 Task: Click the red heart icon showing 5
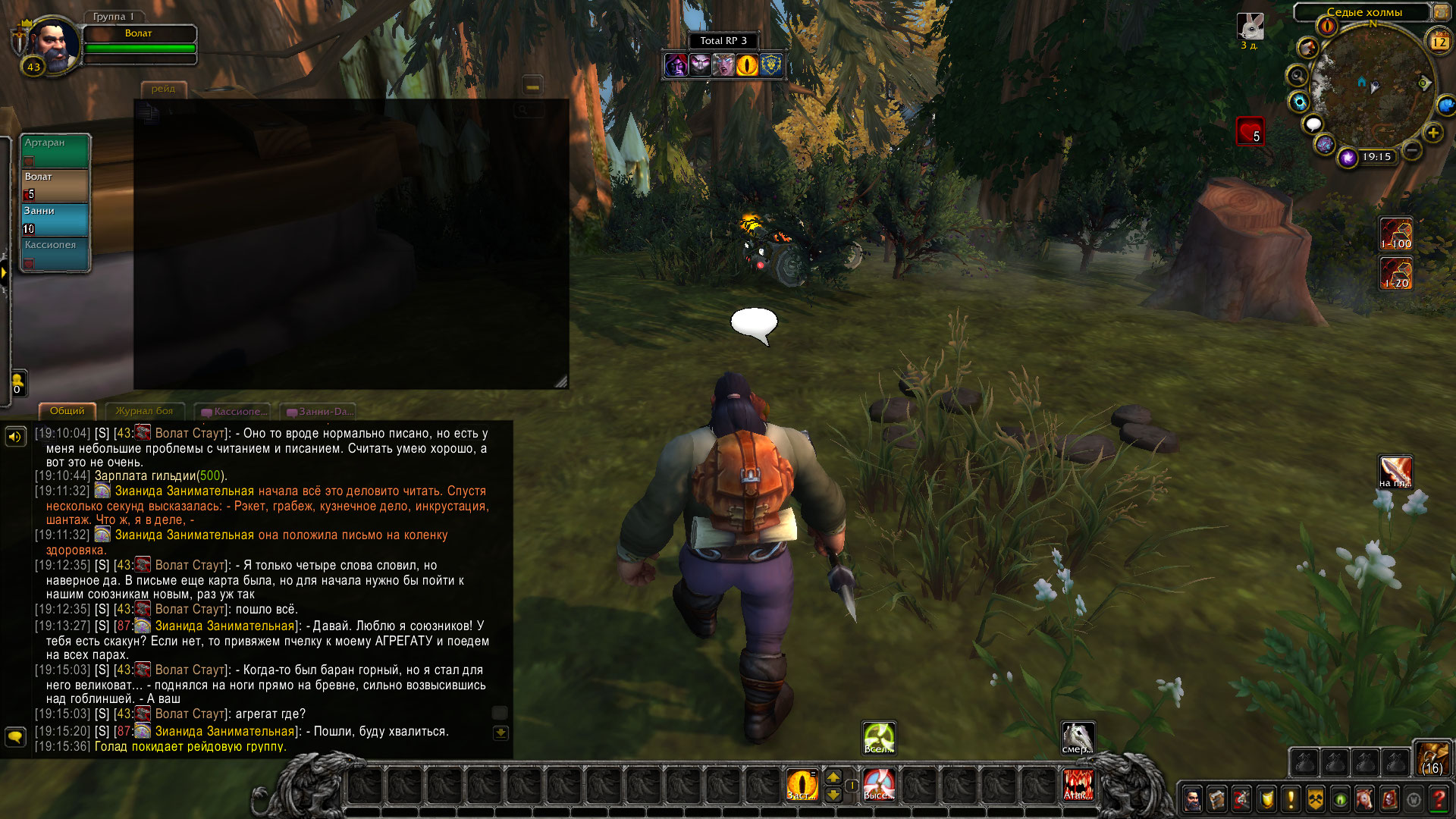tap(1250, 131)
